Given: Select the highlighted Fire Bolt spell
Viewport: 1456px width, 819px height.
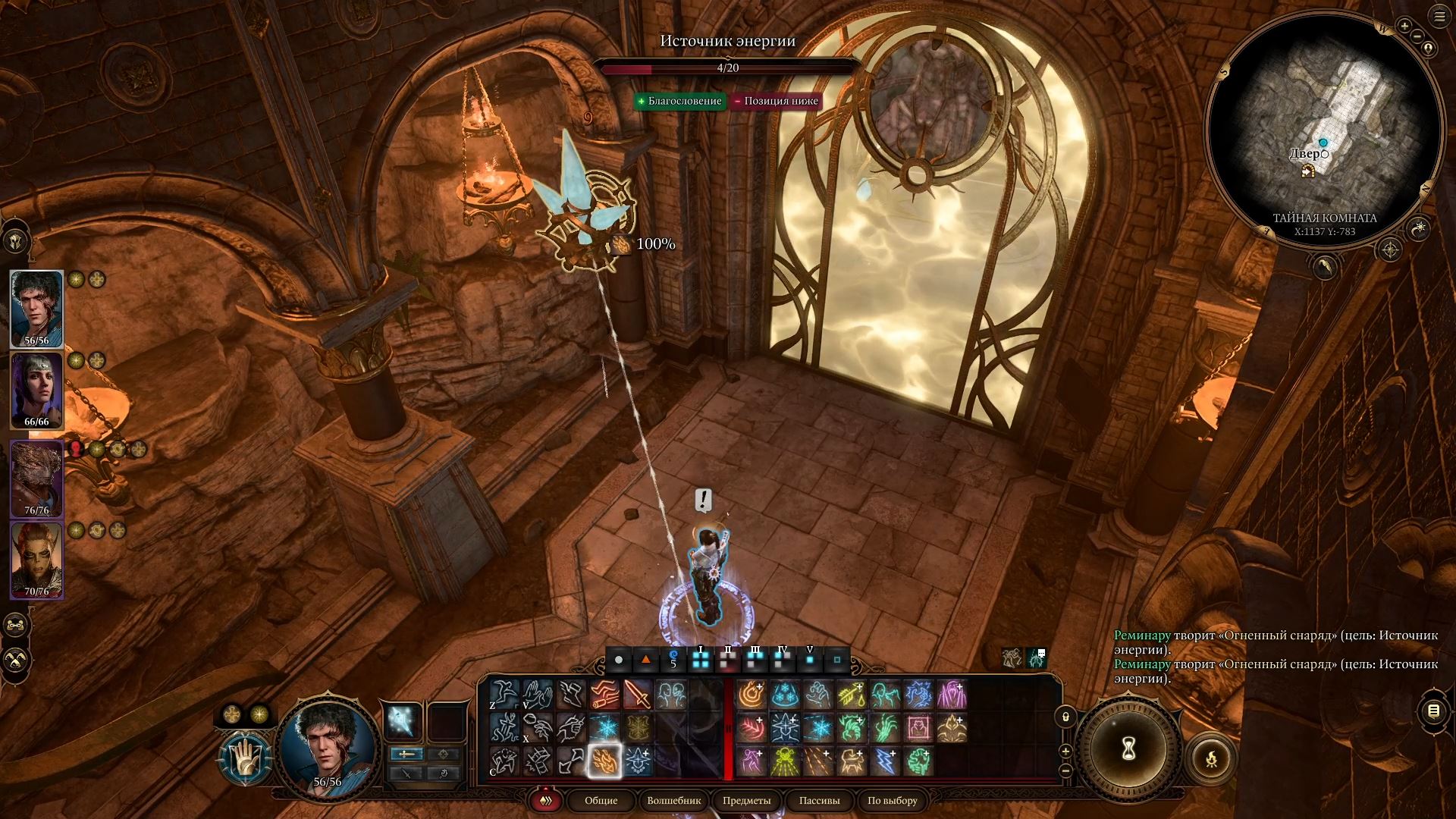Looking at the screenshot, I should click(x=604, y=761).
